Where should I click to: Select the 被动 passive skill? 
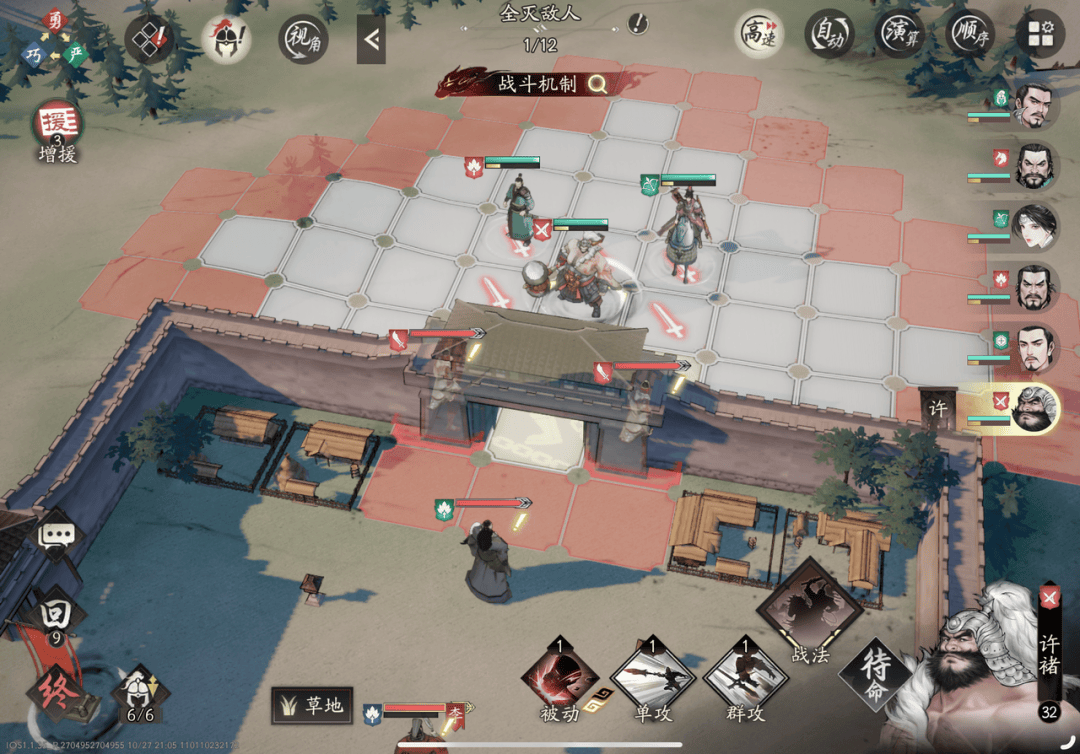[559, 676]
